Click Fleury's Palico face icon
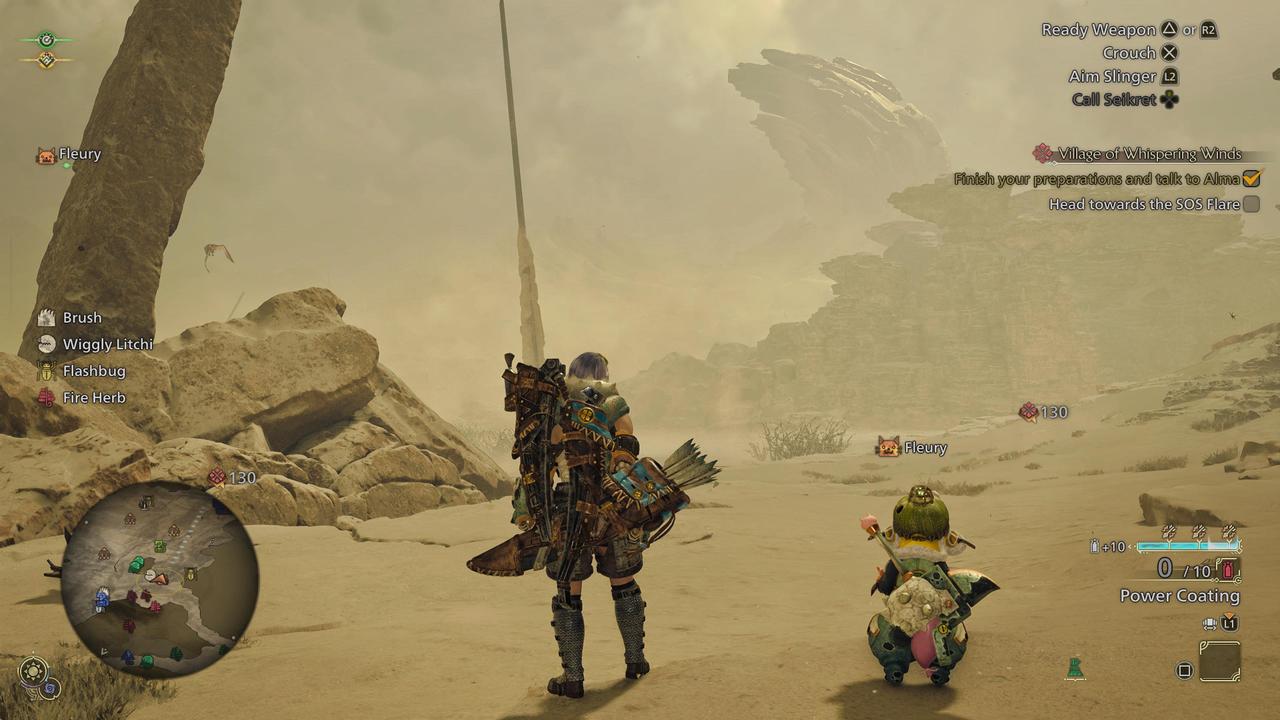The height and width of the screenshot is (720, 1280). tap(888, 447)
